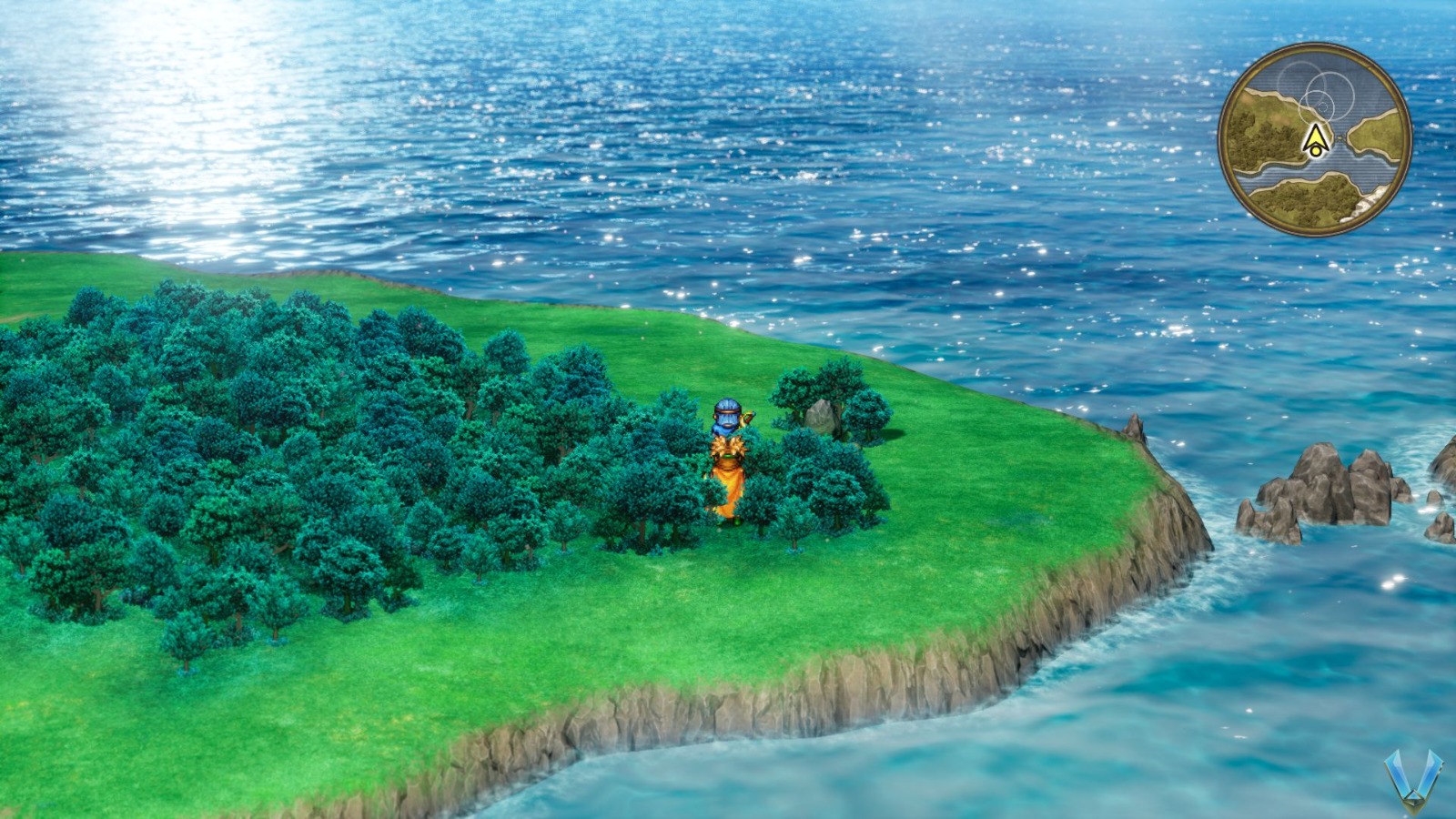Click the player arrow on the minimap
This screenshot has width=1456, height=819.
(1318, 139)
